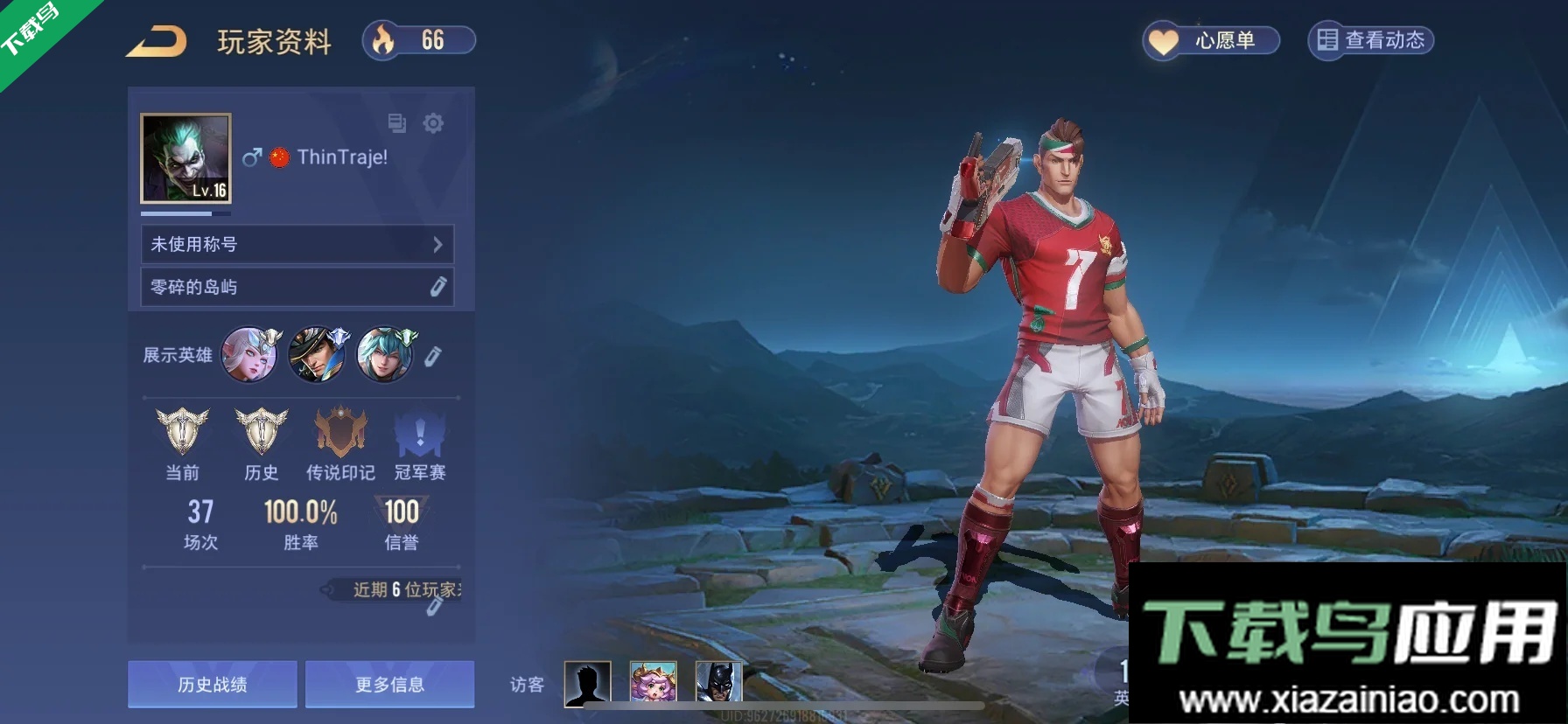The image size is (1568, 724).
Task: Select the cowboy hat showcase hero
Action: coord(318,354)
